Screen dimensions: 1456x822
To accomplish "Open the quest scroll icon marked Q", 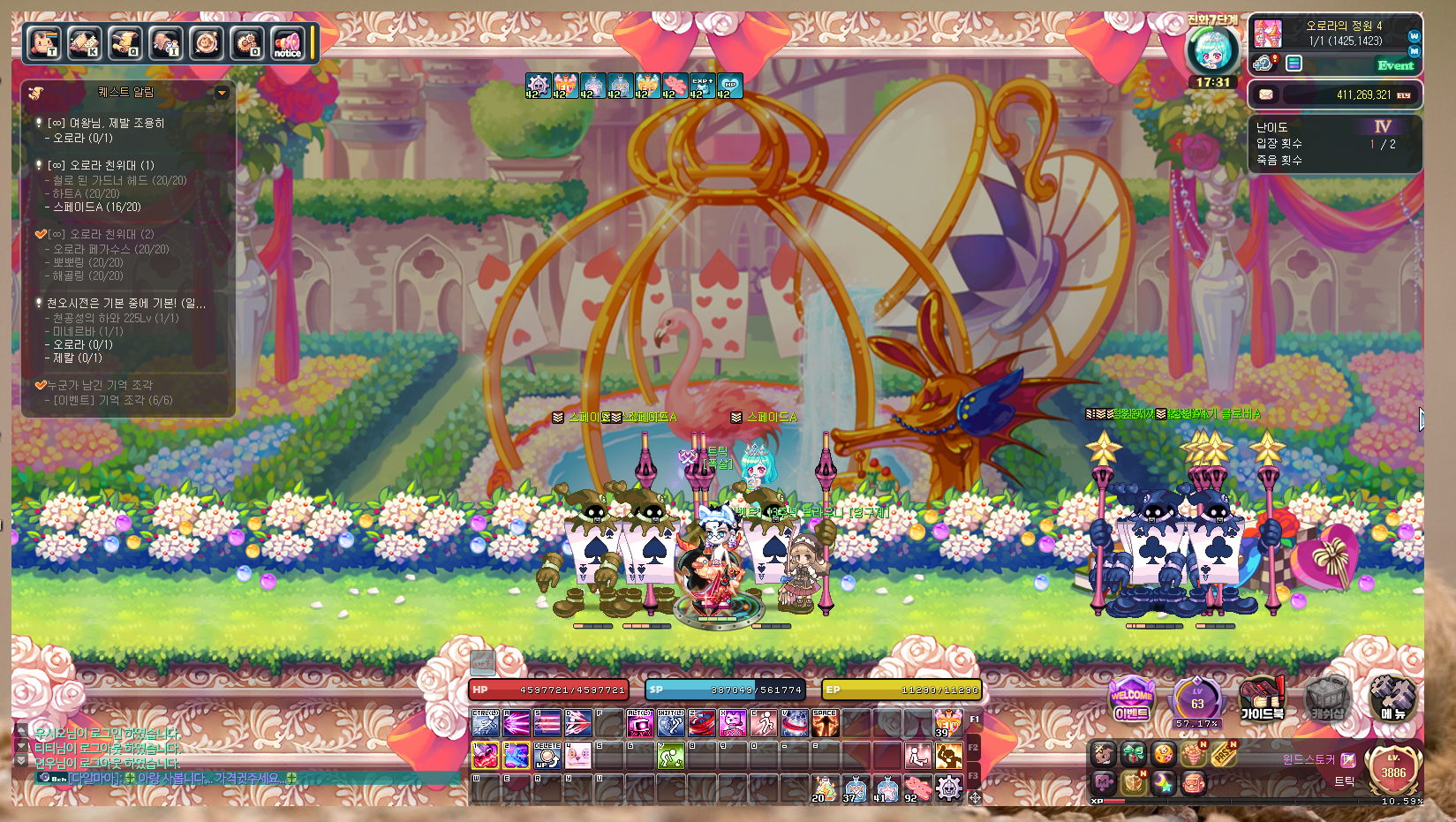I will (124, 43).
